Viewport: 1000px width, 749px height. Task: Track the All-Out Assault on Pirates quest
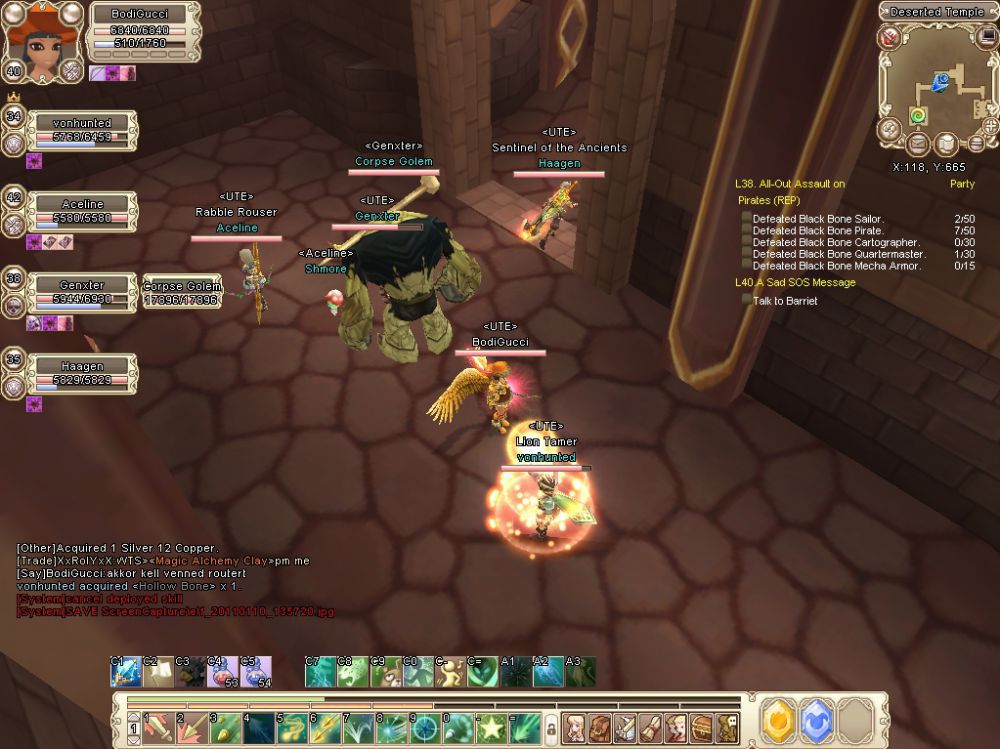(790, 192)
